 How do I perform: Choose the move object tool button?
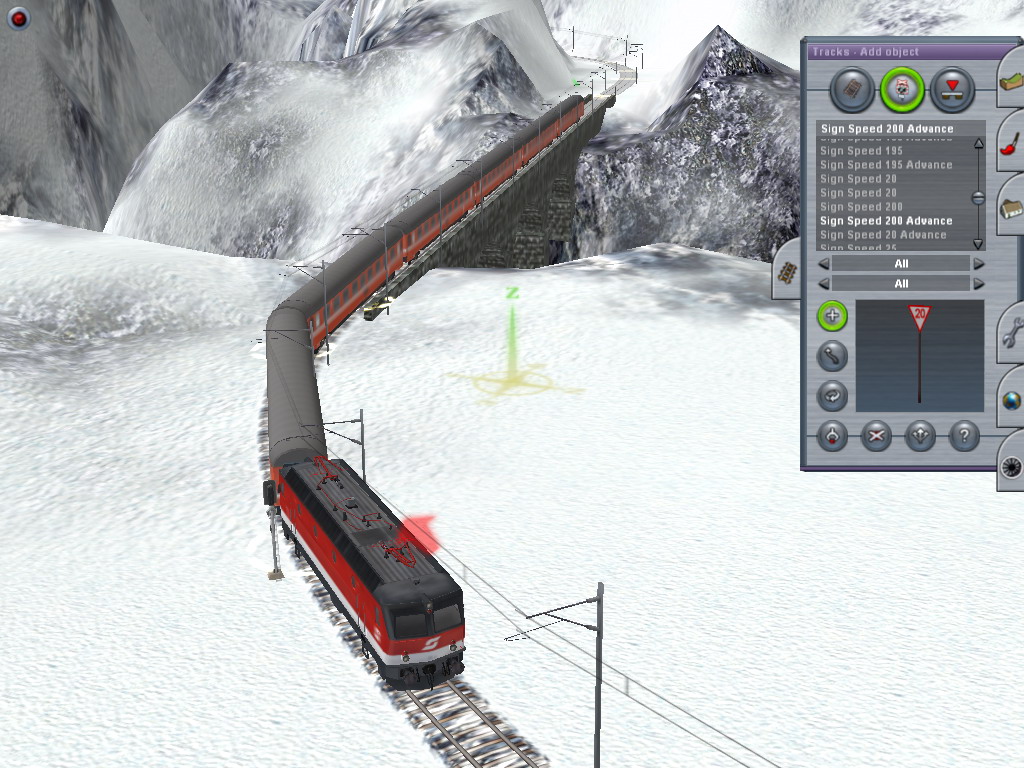coord(832,356)
